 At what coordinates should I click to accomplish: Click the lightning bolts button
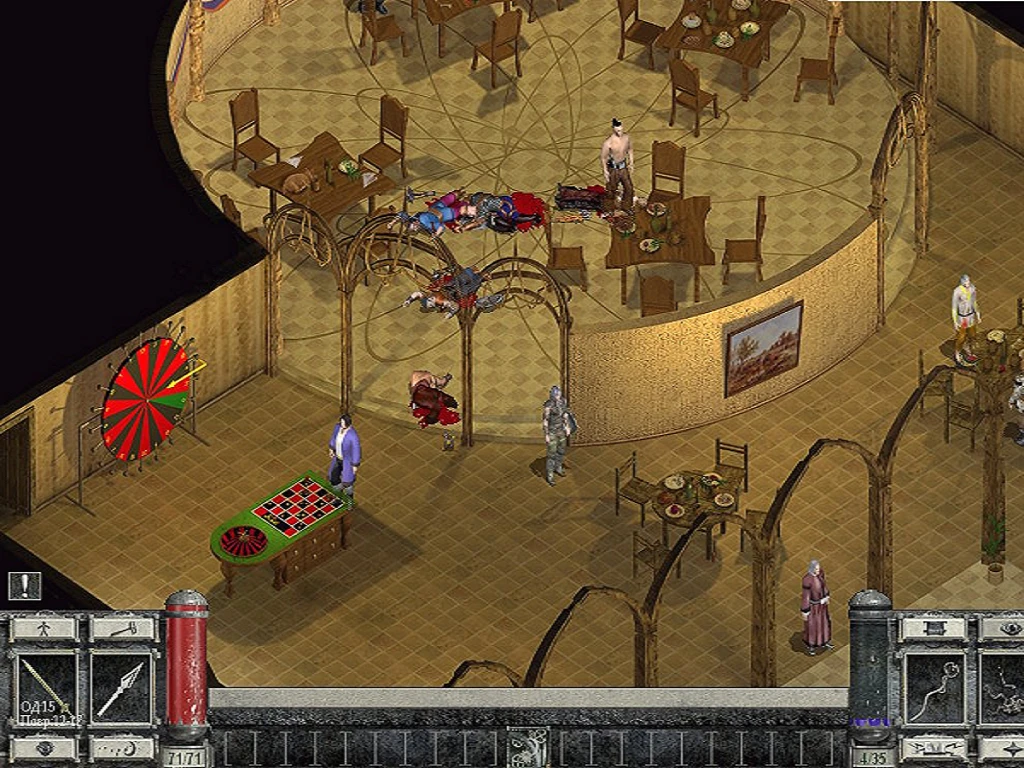coord(934,747)
